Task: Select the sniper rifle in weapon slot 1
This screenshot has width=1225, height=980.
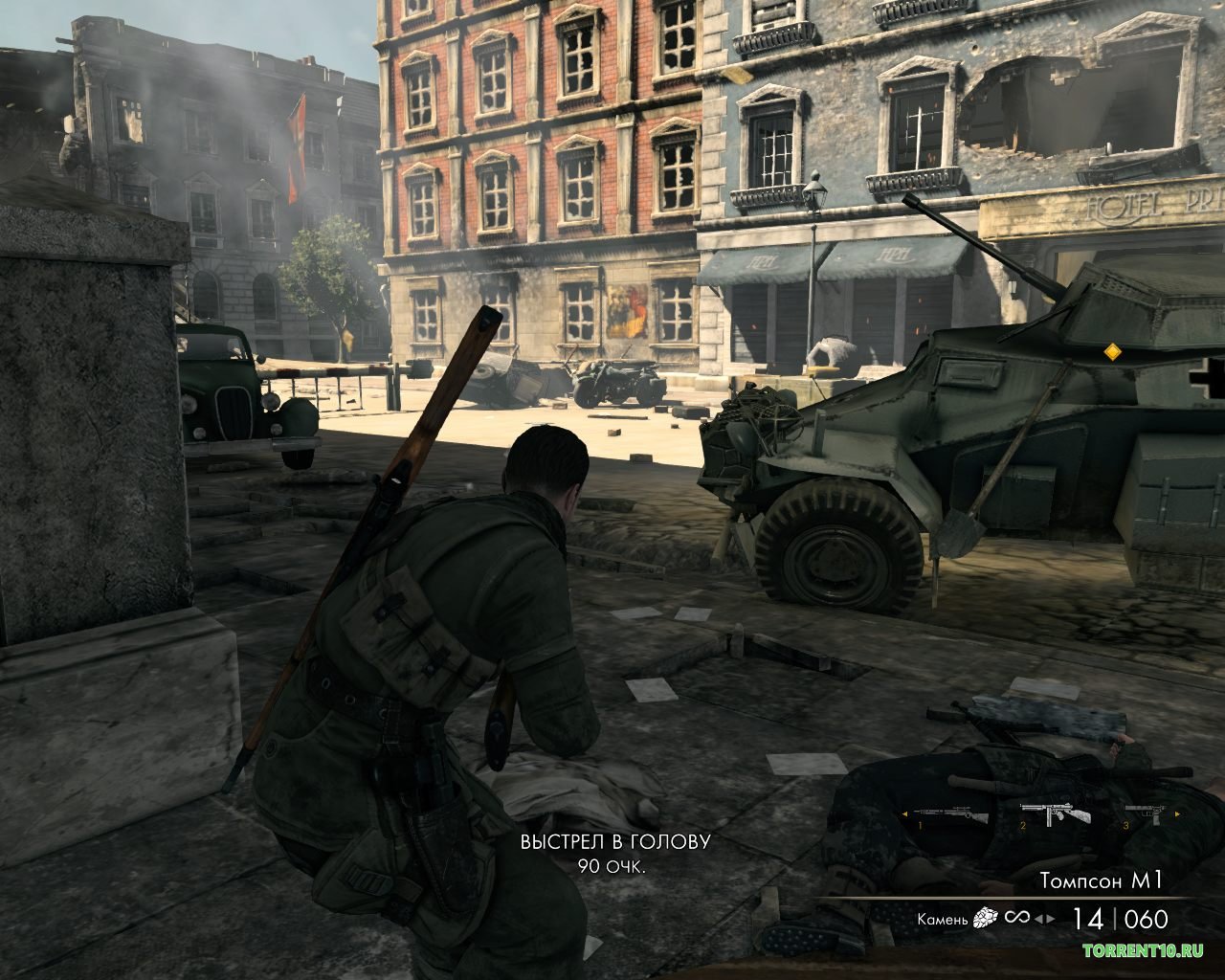Action: pyautogui.click(x=951, y=814)
